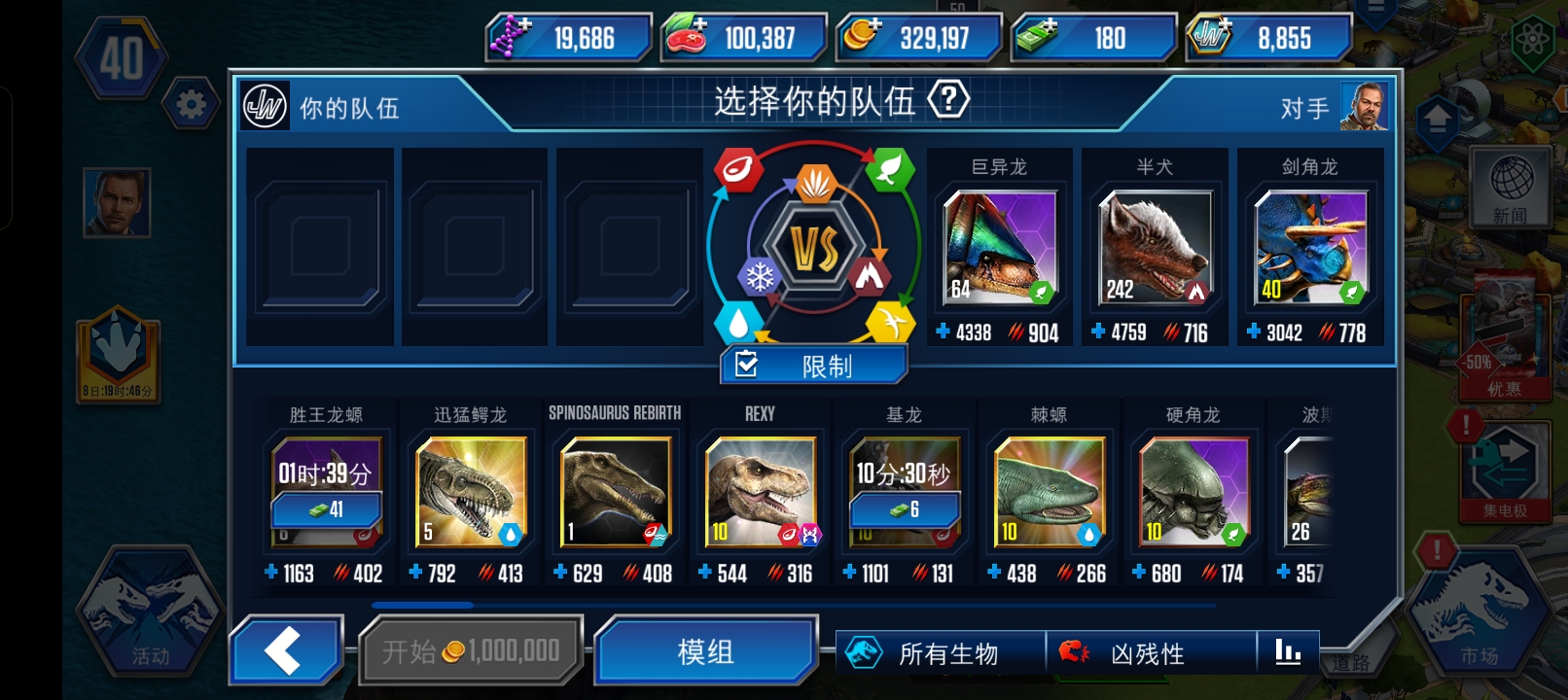Open the settings gear
The height and width of the screenshot is (700, 1568).
(x=191, y=104)
